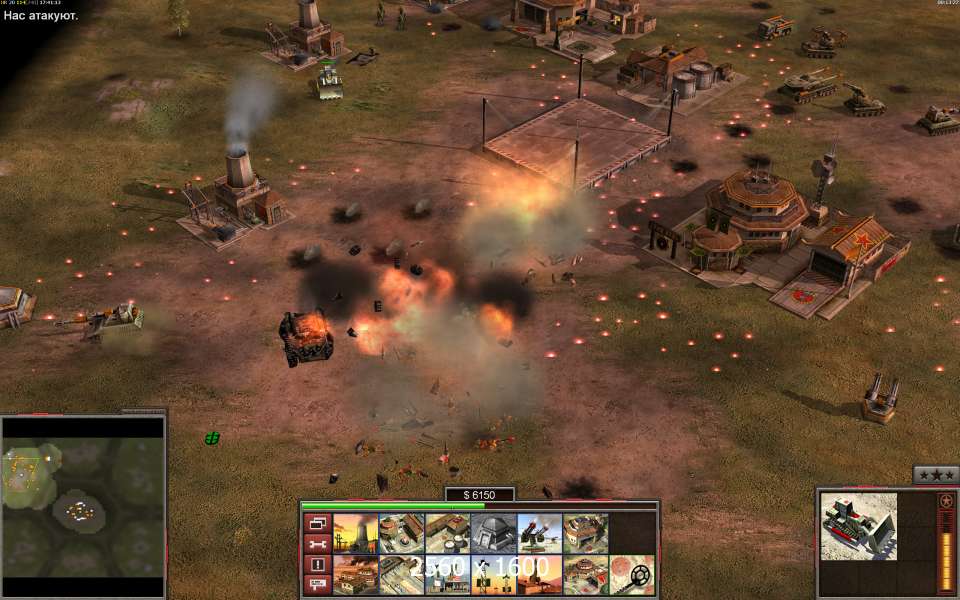This screenshot has width=960, height=600.
Task: Click the signpost button in command bar
Action: pyautogui.click(x=317, y=585)
